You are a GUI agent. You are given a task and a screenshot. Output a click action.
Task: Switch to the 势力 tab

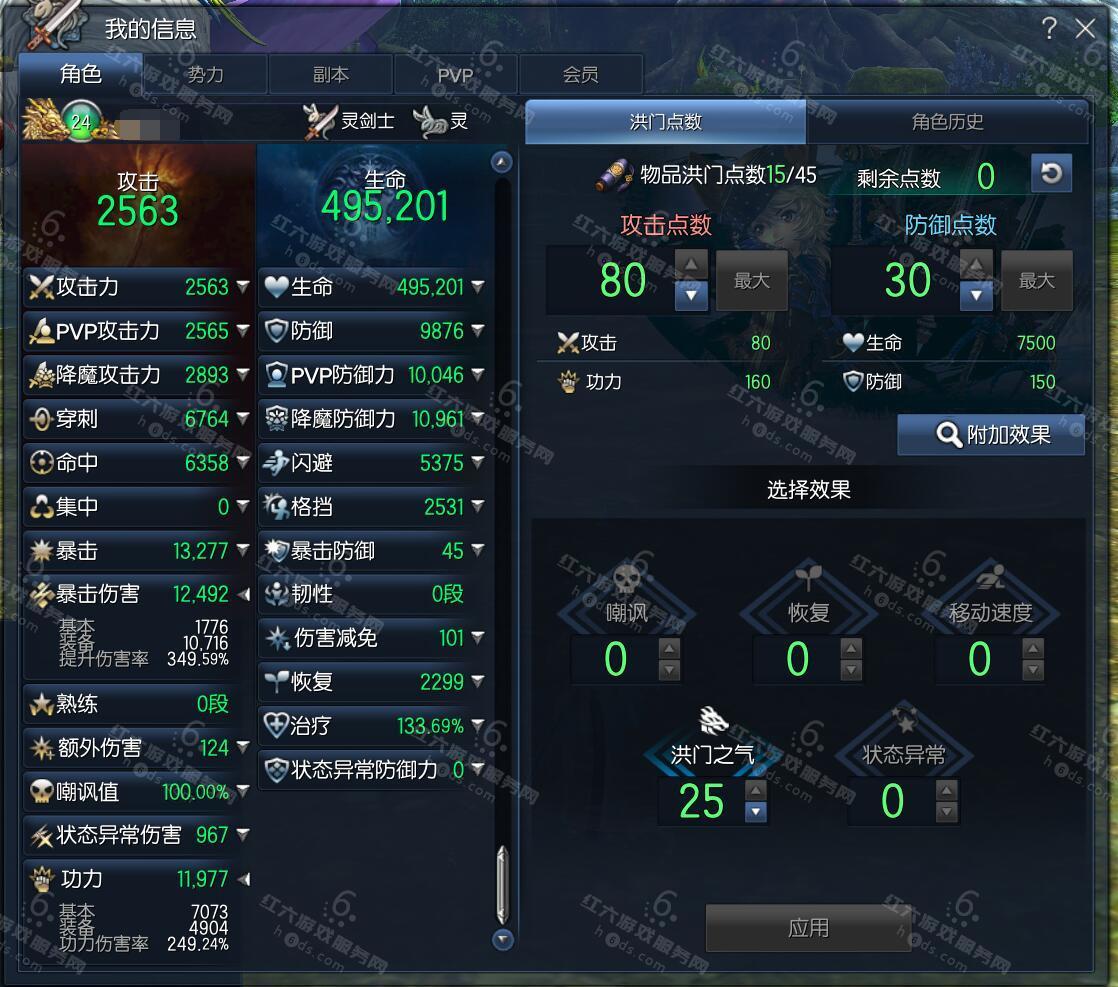tap(205, 75)
